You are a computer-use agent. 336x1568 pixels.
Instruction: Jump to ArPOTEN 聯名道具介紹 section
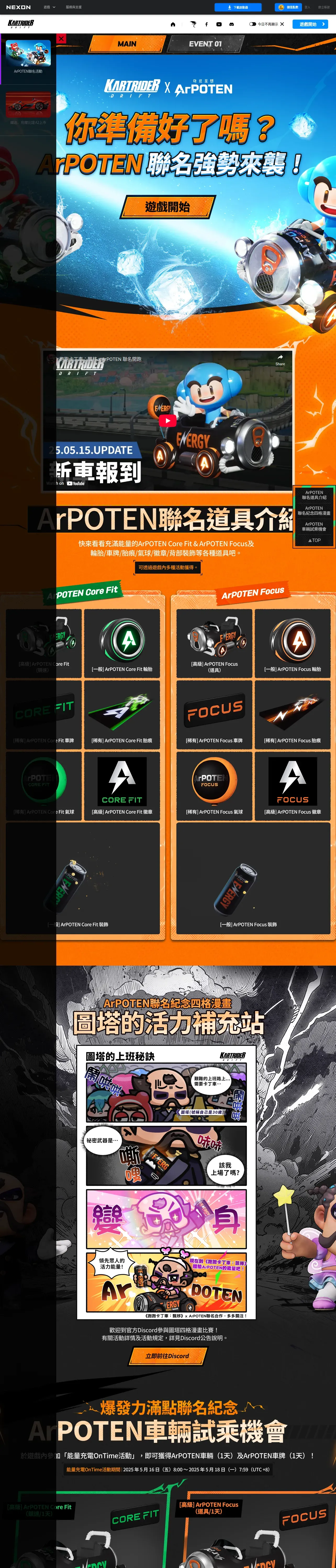click(314, 495)
